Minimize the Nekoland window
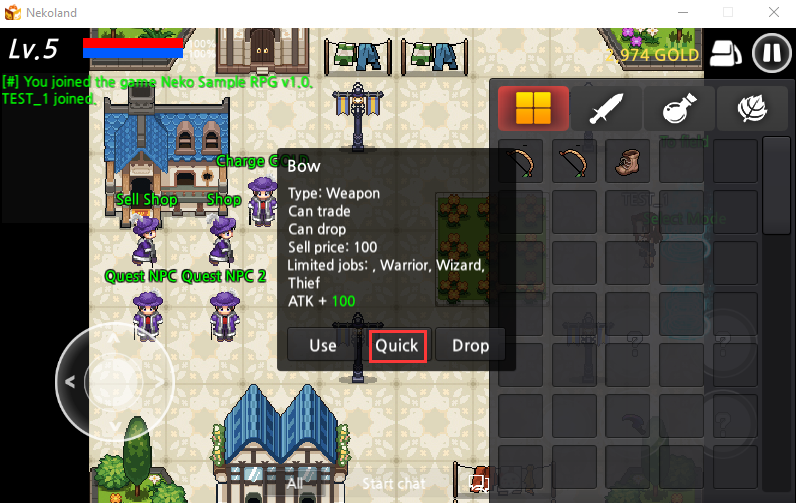 pyautogui.click(x=681, y=12)
